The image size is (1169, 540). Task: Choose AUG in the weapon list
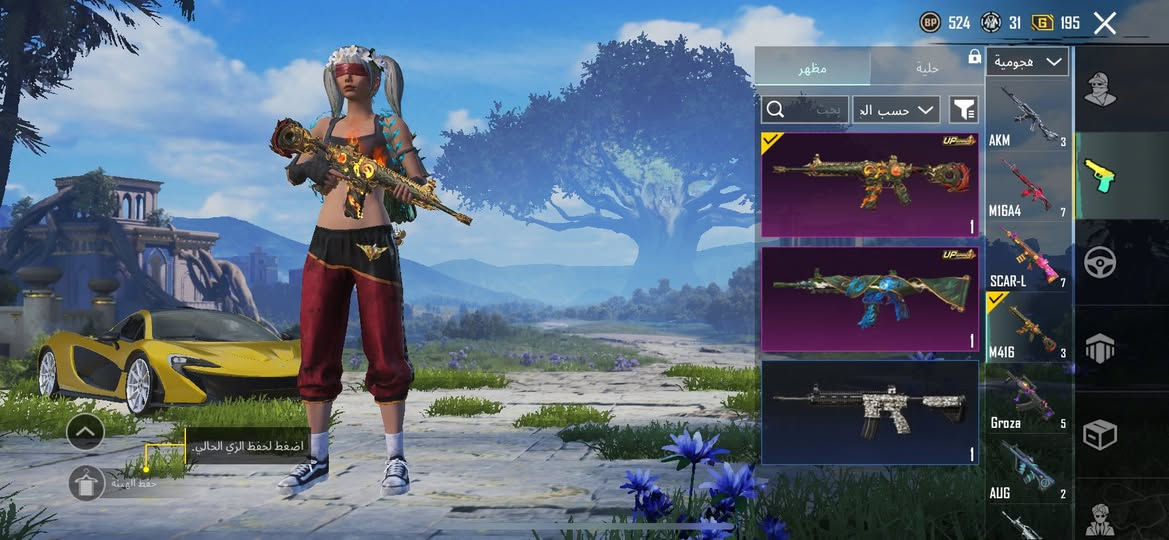pos(1028,468)
